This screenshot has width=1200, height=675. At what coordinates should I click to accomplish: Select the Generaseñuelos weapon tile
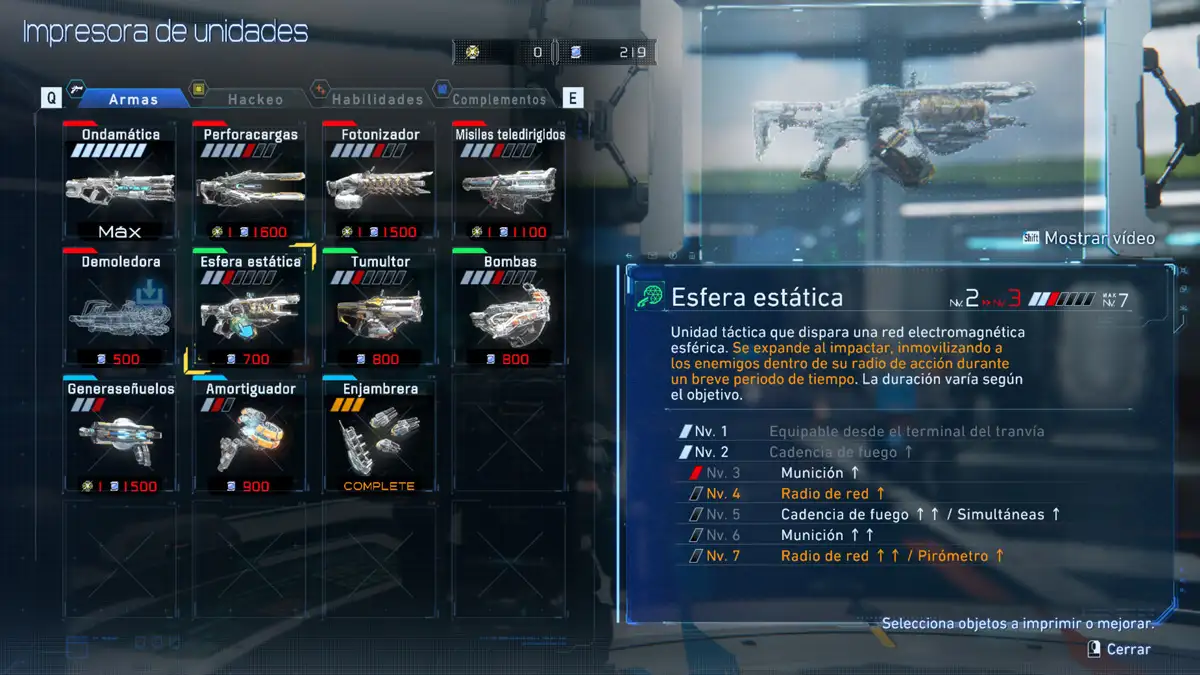pos(120,436)
